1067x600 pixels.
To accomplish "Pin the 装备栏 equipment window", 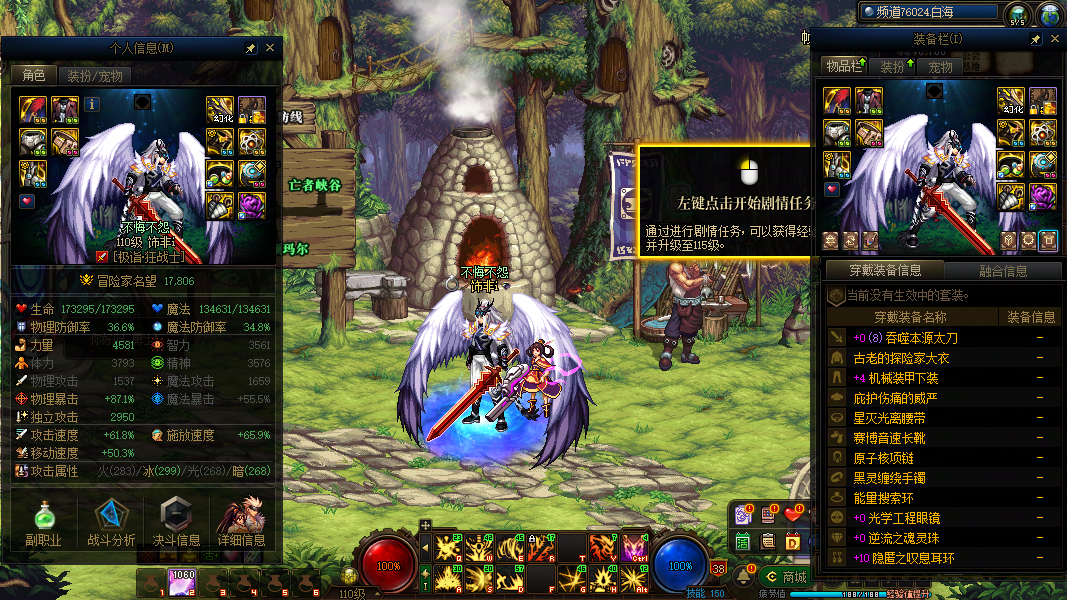I will coord(1036,39).
